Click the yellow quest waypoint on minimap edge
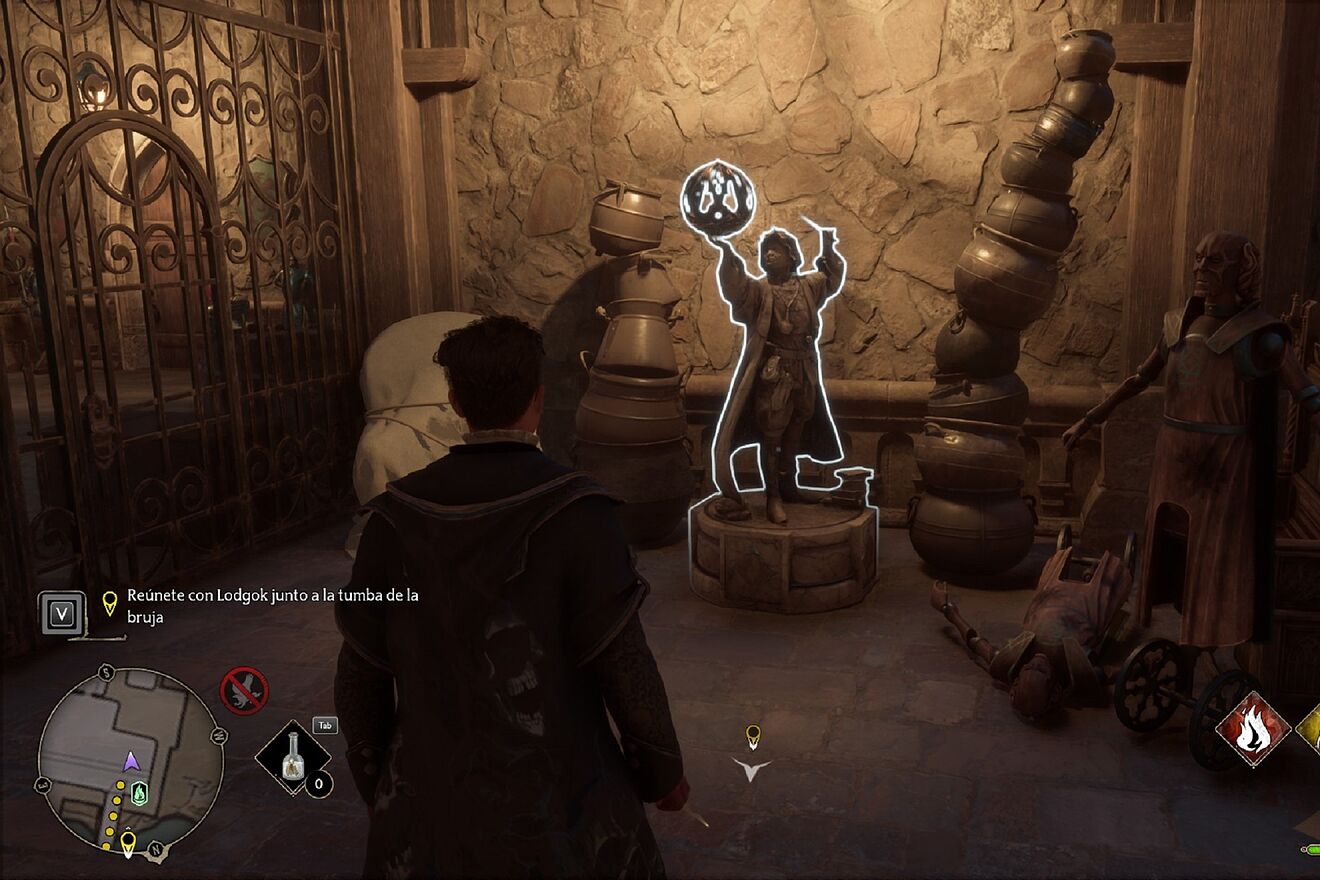 [x=128, y=844]
